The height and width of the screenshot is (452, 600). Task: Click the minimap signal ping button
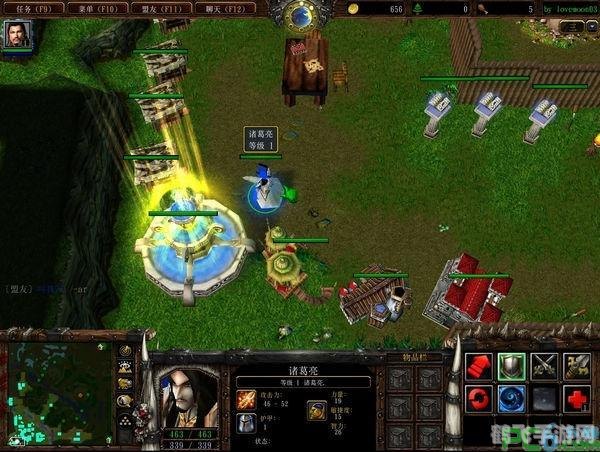point(125,352)
